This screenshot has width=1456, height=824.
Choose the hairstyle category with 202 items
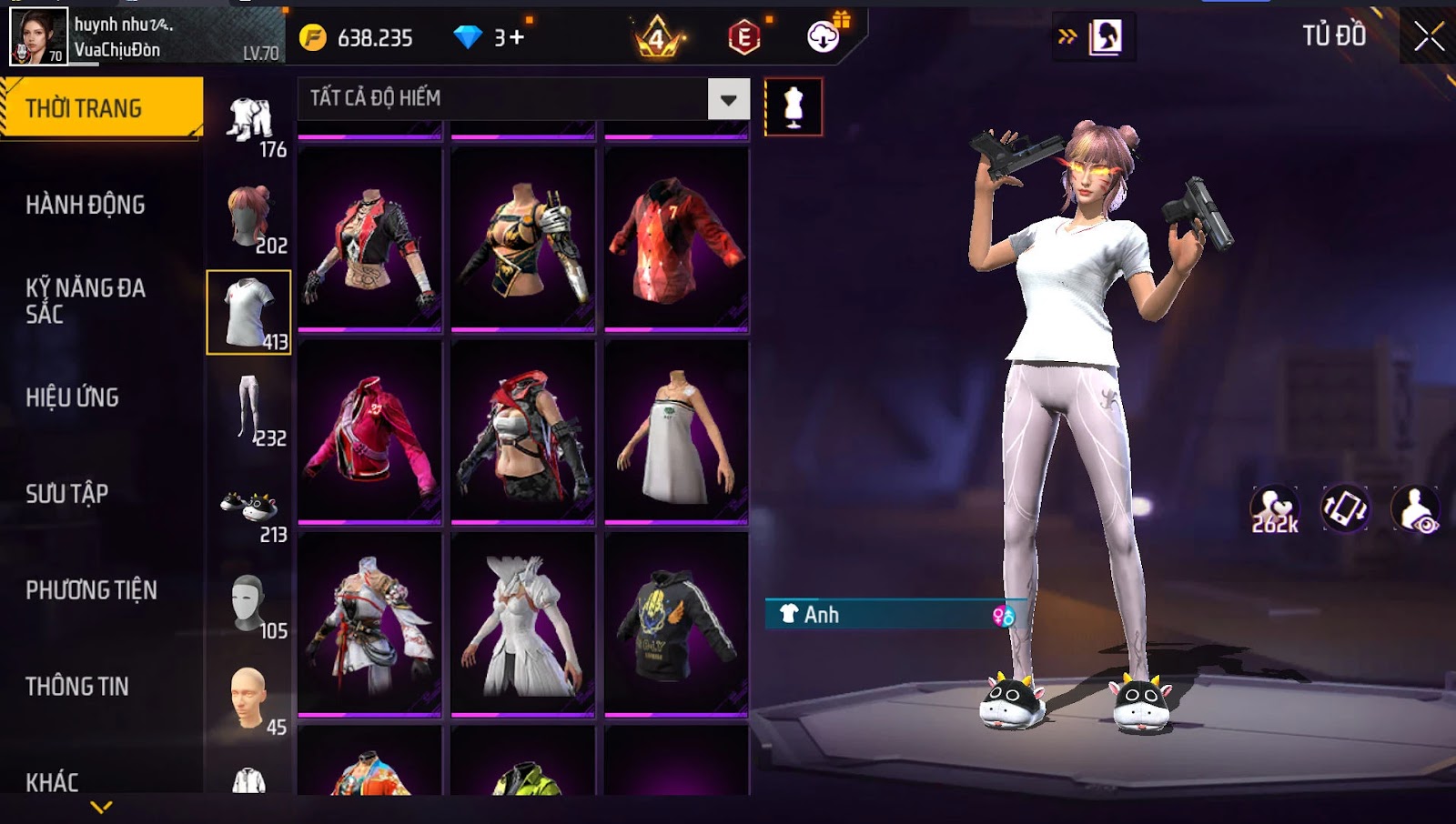[249, 218]
